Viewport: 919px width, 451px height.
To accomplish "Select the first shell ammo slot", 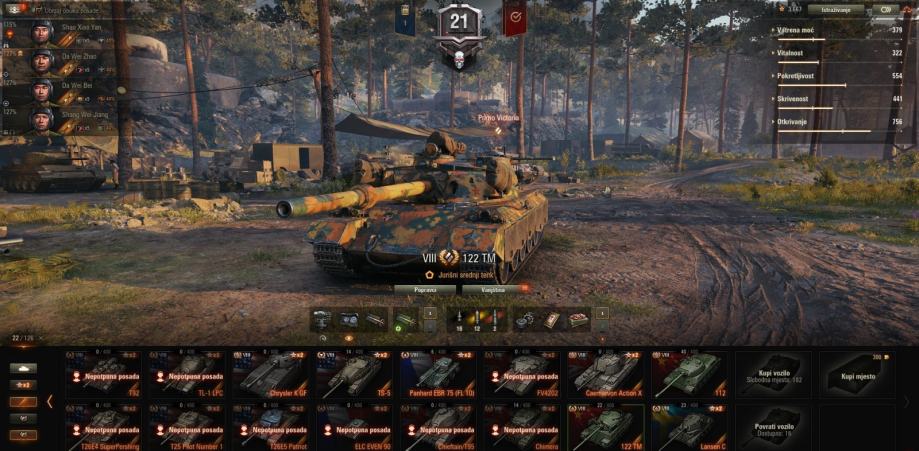I will pyautogui.click(x=458, y=319).
